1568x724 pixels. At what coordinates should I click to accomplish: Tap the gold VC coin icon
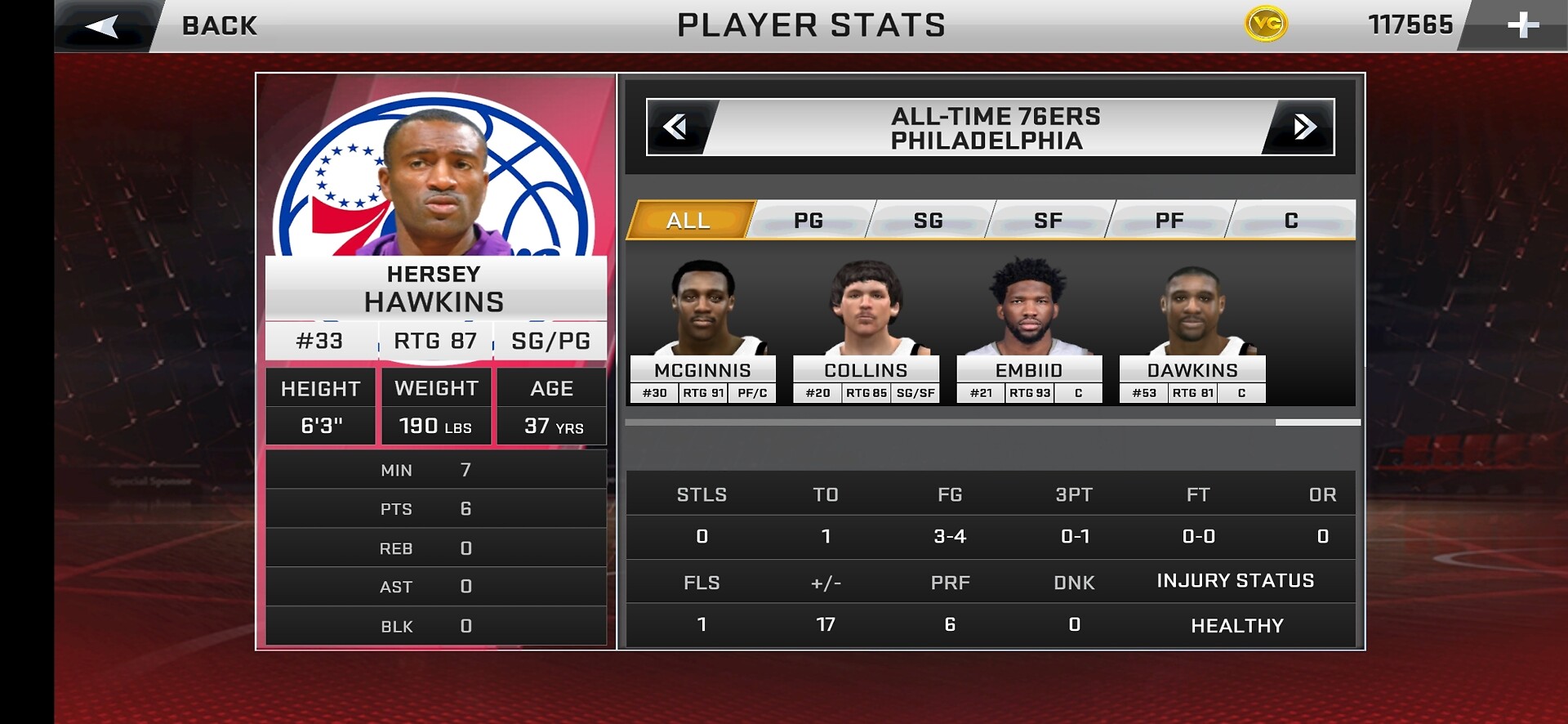[x=1266, y=25]
